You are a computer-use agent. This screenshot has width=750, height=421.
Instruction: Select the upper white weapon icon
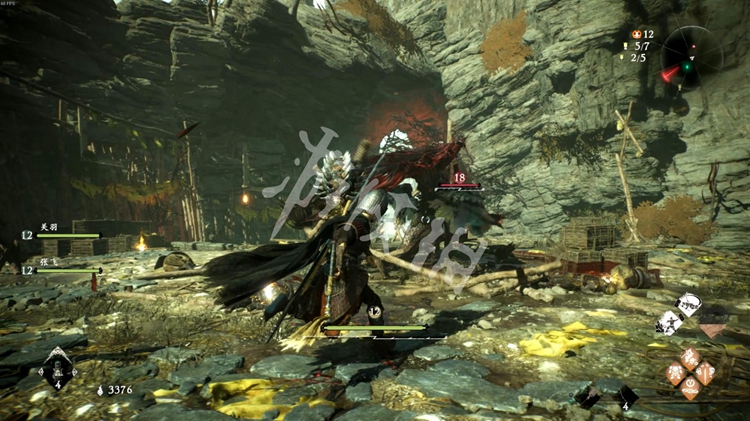pos(689,304)
